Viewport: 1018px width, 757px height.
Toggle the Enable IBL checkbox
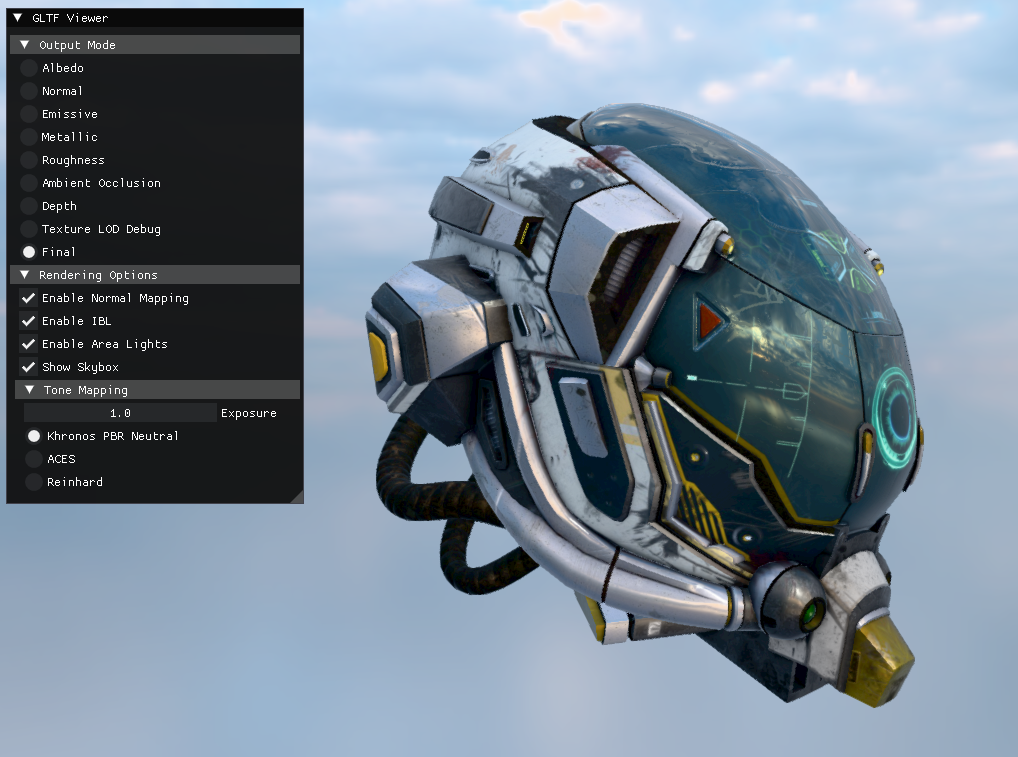(x=29, y=321)
